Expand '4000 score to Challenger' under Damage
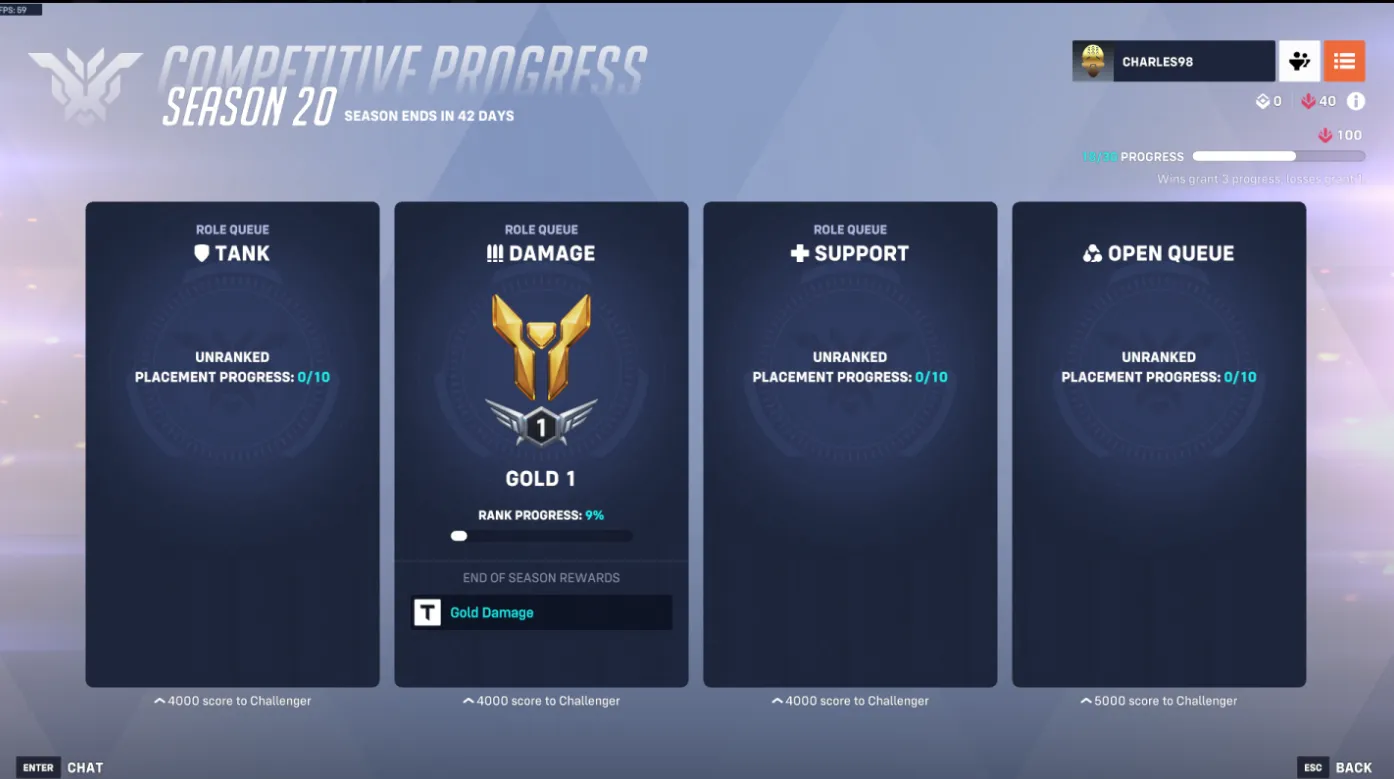This screenshot has width=1394, height=779. [540, 700]
